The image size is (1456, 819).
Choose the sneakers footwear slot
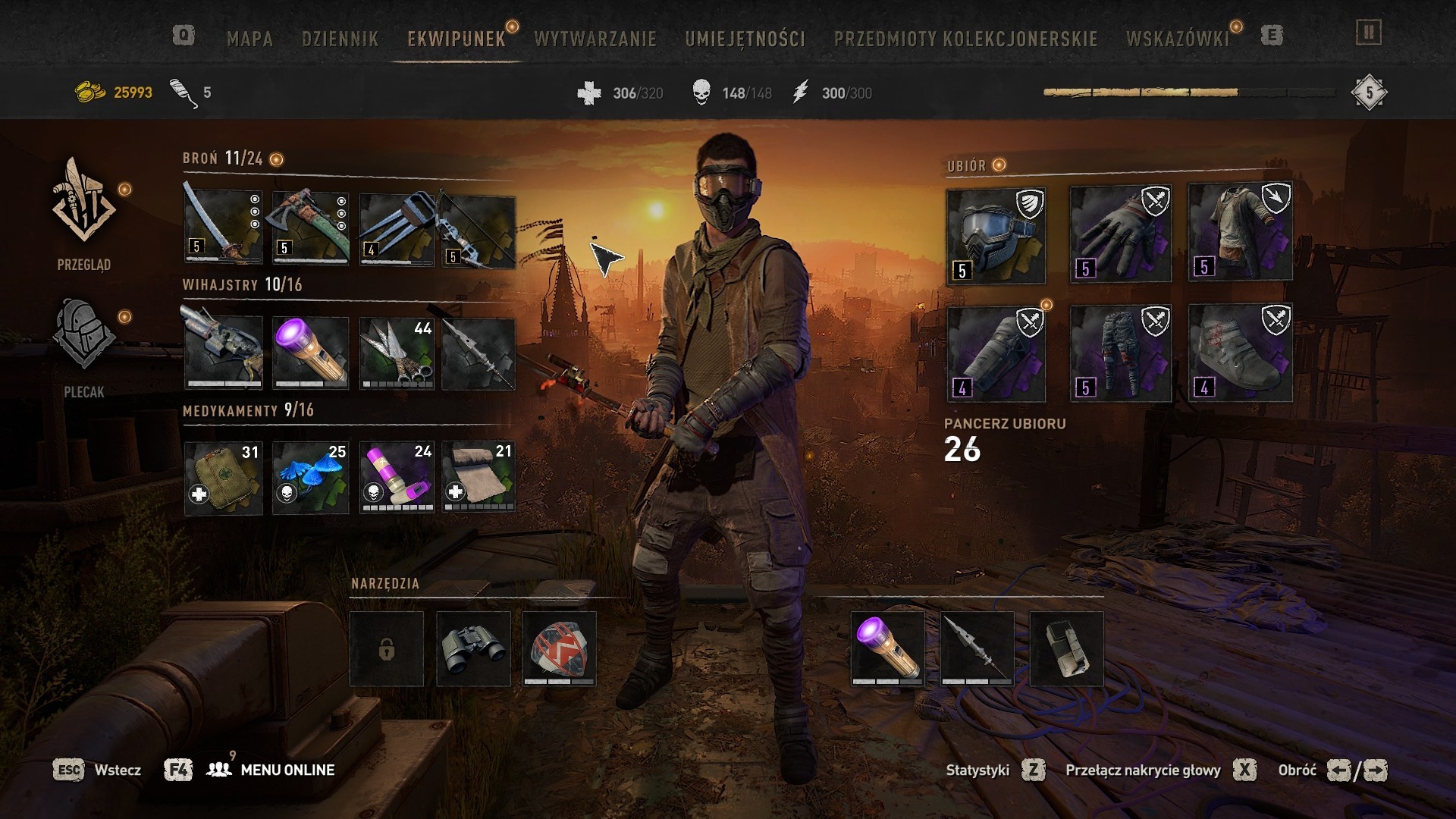[1240, 353]
